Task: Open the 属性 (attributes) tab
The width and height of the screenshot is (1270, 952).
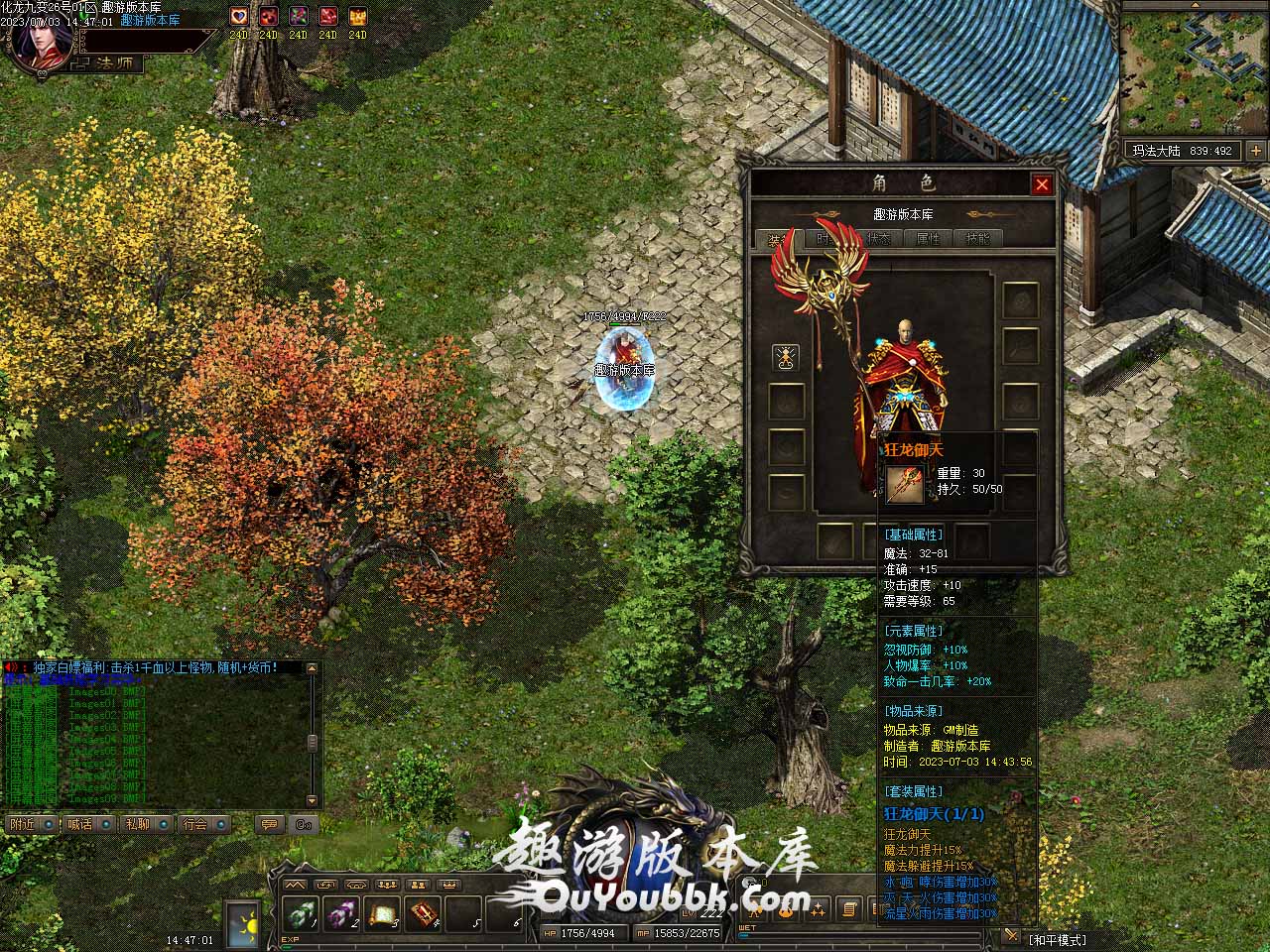Action: click(928, 239)
